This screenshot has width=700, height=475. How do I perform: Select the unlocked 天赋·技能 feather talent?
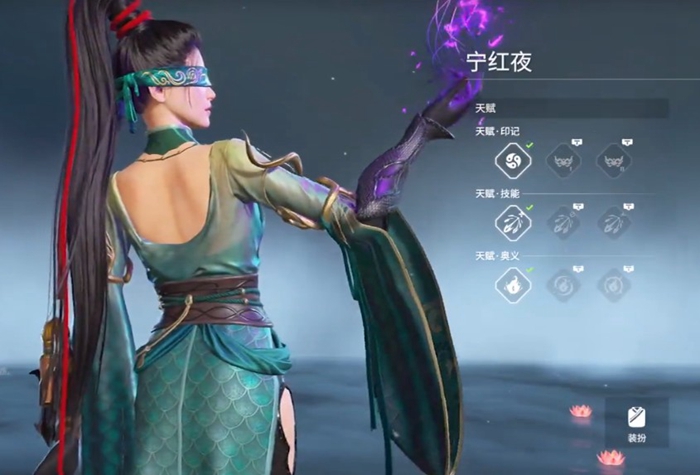513,223
